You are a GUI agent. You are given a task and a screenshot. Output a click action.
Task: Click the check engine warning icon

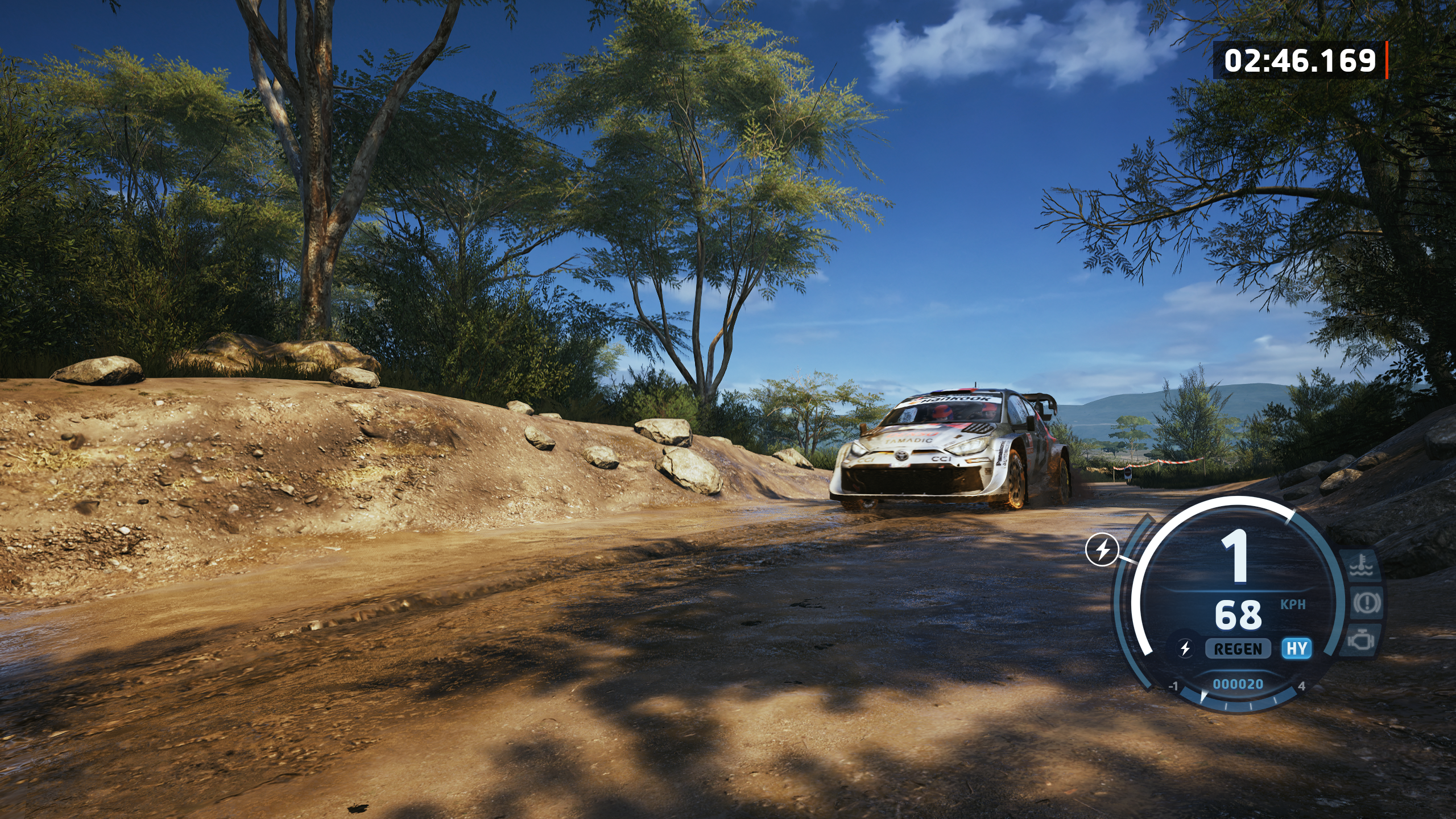[1361, 640]
